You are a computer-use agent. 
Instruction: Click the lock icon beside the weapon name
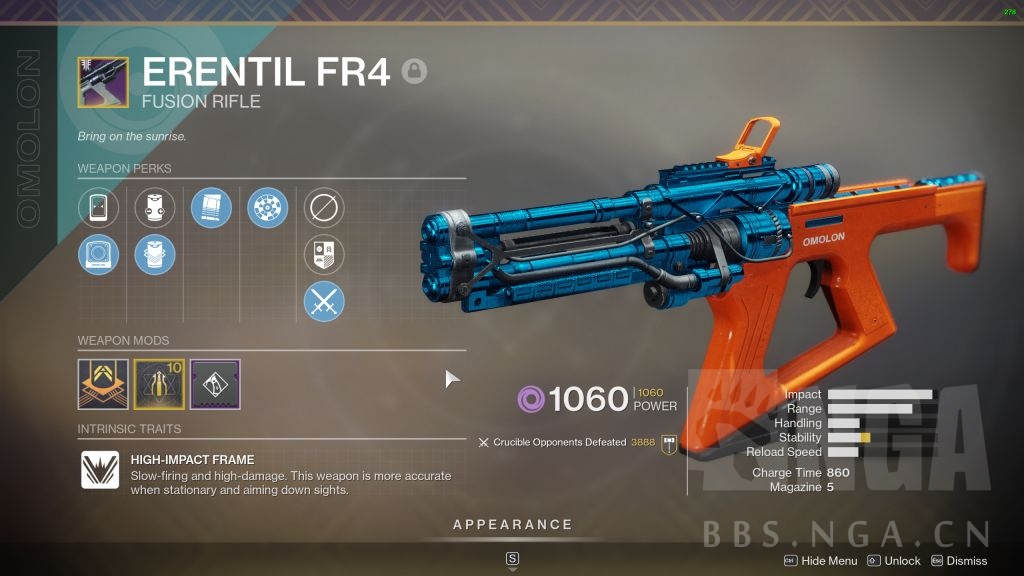(414, 71)
